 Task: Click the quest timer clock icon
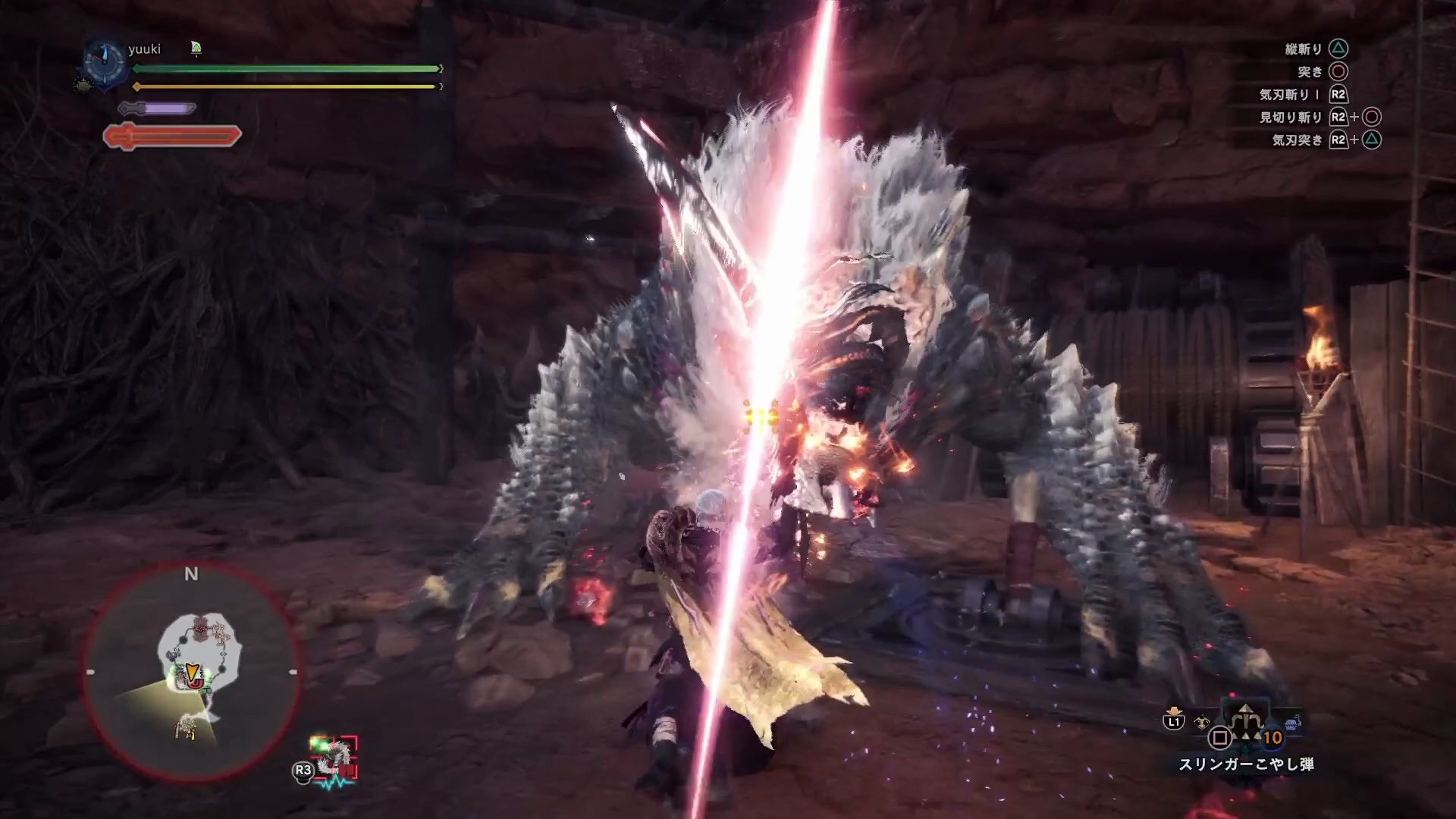tap(104, 60)
